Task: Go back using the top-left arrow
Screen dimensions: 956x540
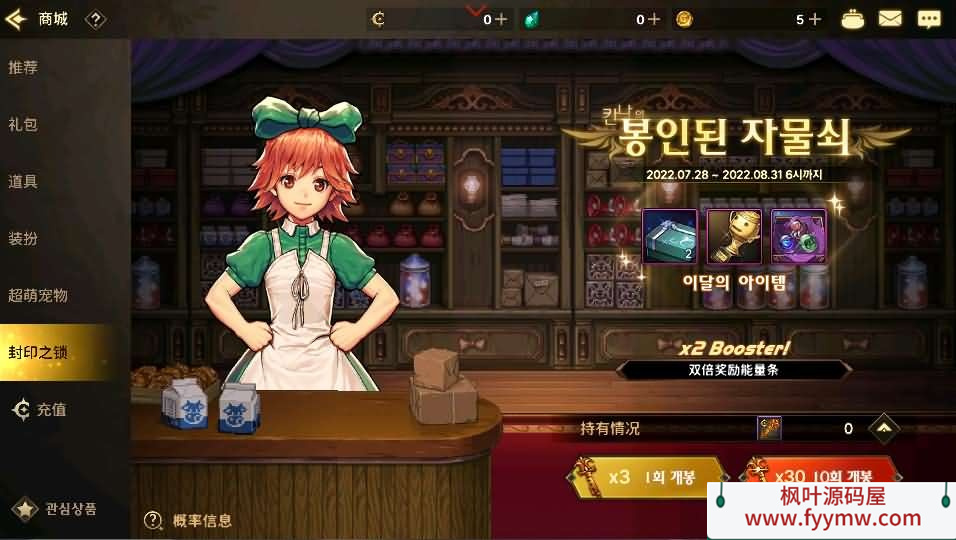Action: [x=15, y=19]
